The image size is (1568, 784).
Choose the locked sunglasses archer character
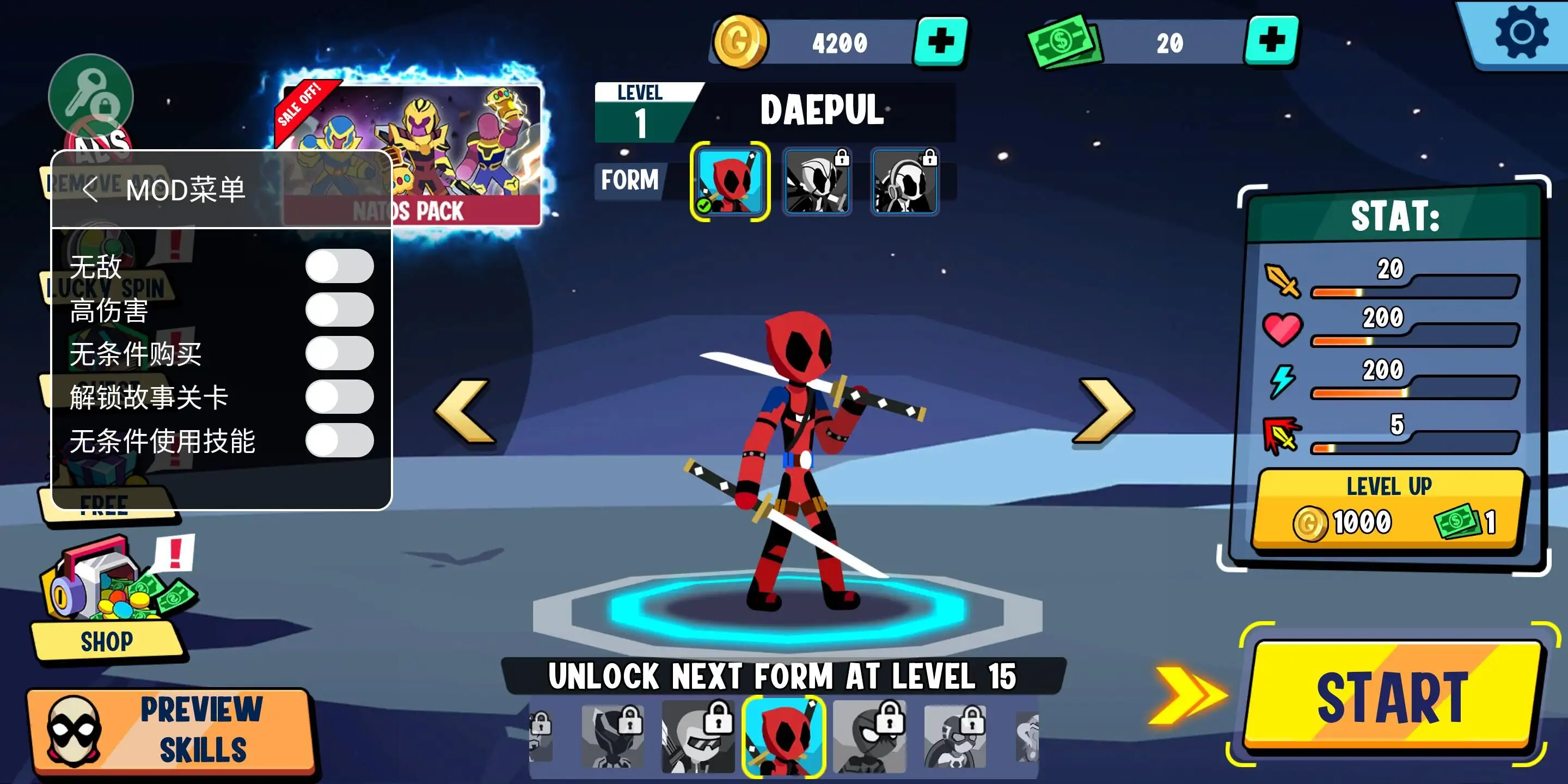point(697,737)
